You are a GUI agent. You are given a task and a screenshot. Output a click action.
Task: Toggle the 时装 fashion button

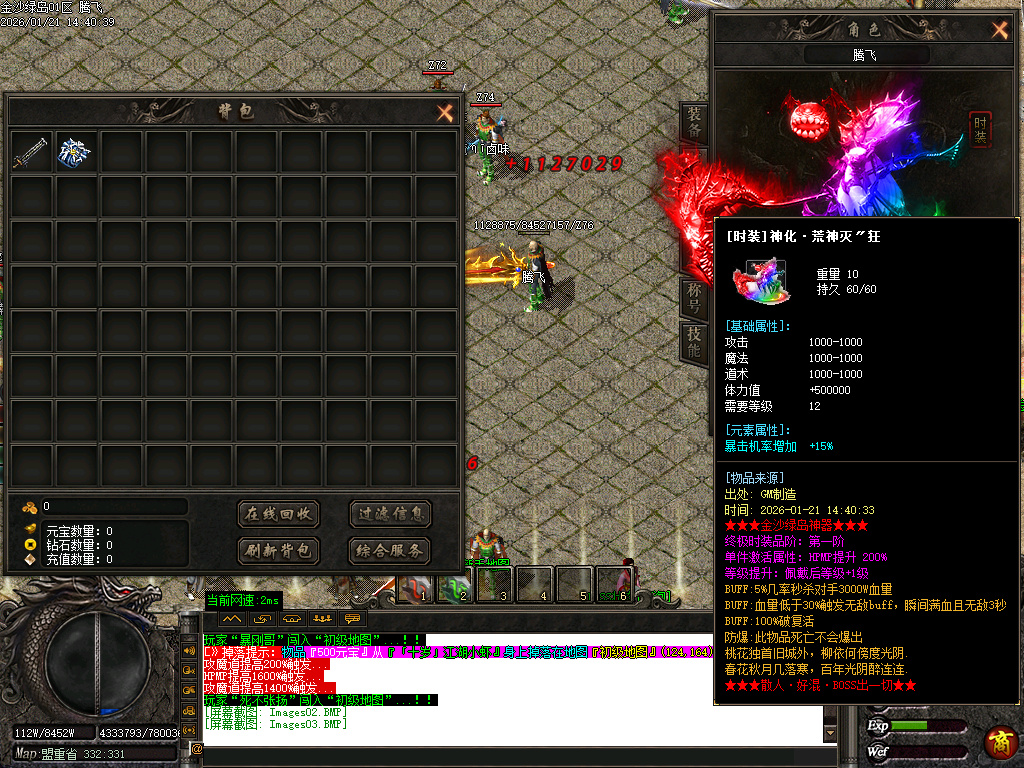[981, 129]
